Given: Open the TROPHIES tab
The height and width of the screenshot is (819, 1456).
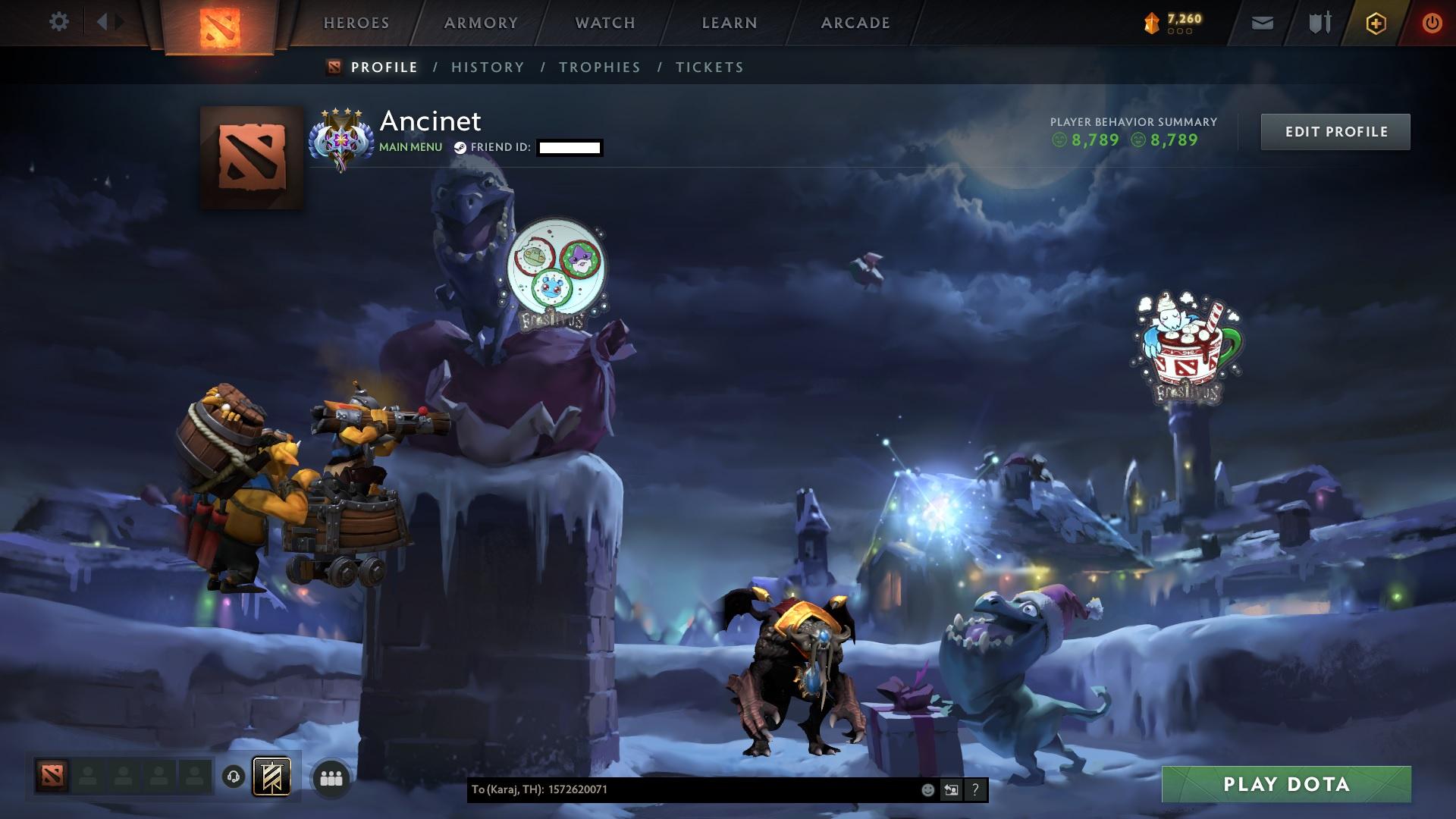Looking at the screenshot, I should [x=600, y=67].
